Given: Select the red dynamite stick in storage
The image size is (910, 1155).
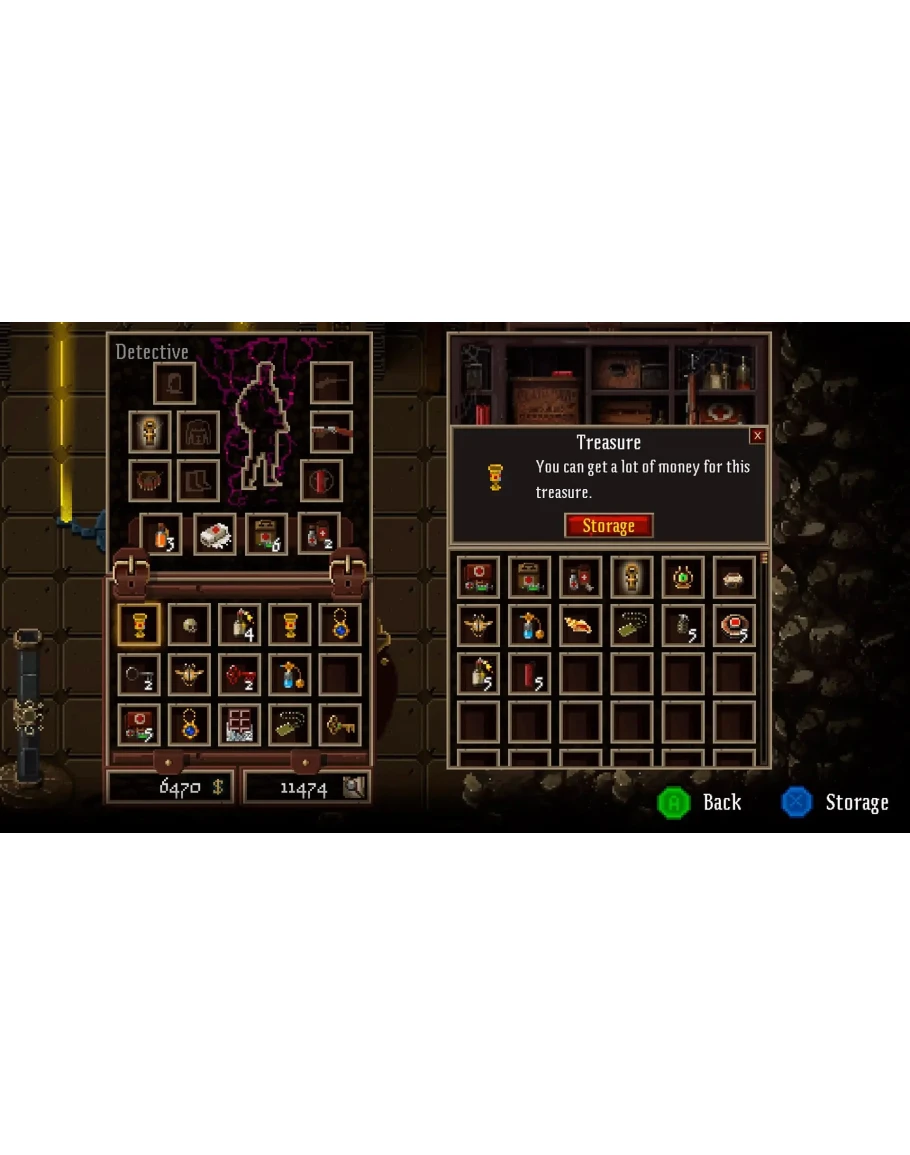Looking at the screenshot, I should click(530, 674).
